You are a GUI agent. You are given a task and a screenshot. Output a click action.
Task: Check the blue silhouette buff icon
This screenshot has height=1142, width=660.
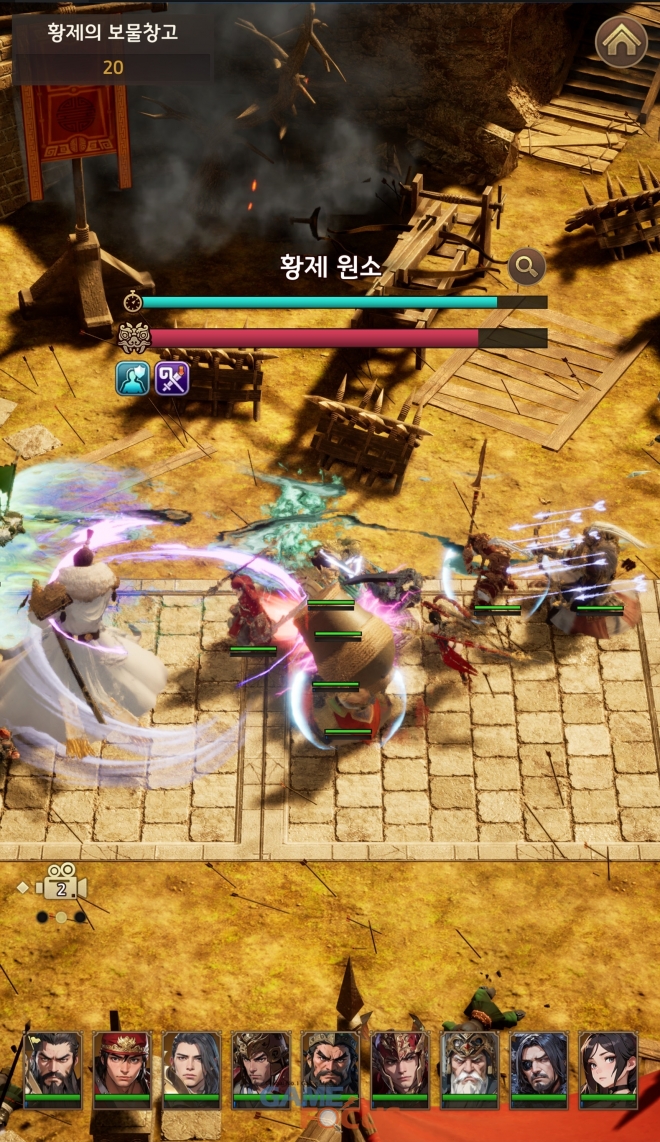132,378
